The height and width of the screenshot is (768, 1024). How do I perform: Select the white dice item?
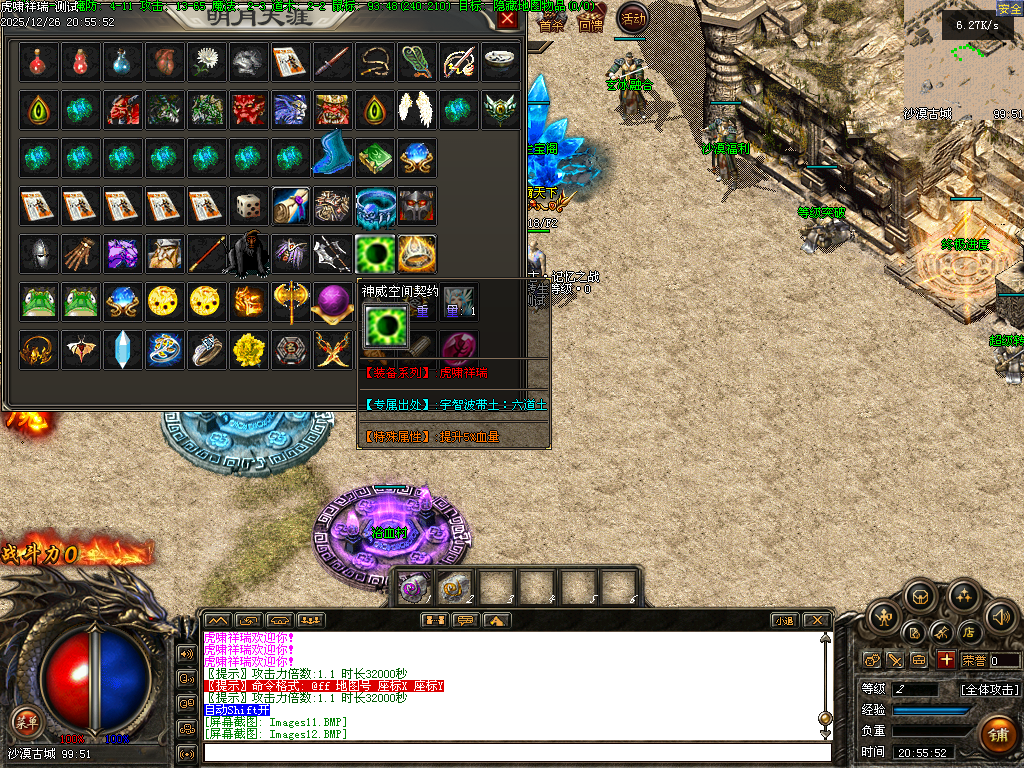tap(248, 207)
